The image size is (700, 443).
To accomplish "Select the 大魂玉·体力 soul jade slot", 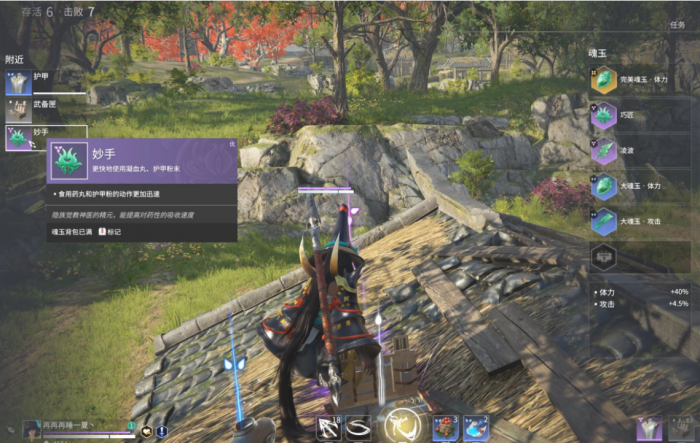I will 603,186.
